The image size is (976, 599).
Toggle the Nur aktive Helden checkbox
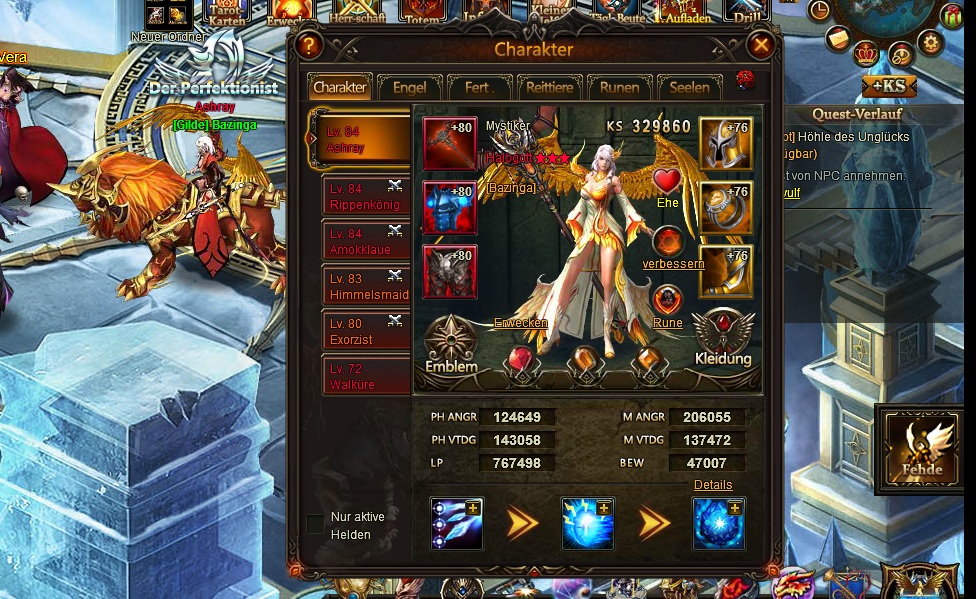coord(315,525)
